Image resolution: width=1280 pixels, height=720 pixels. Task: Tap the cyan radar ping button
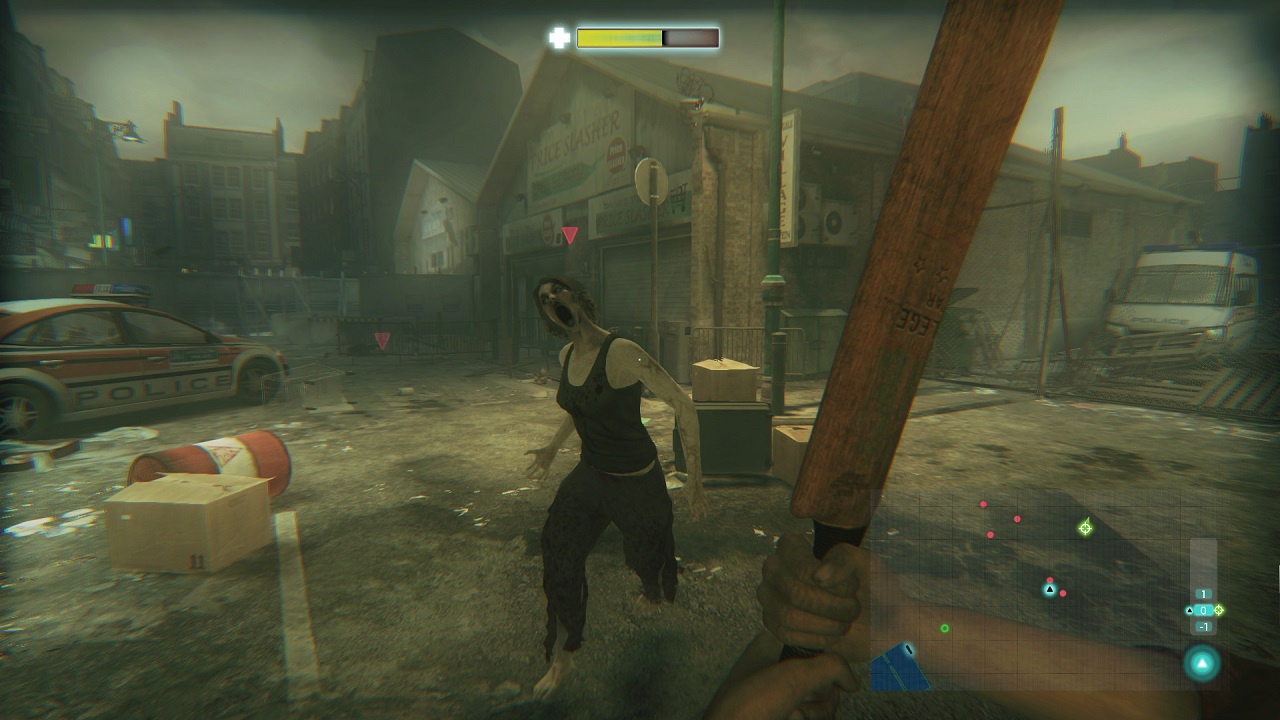pos(1202,662)
